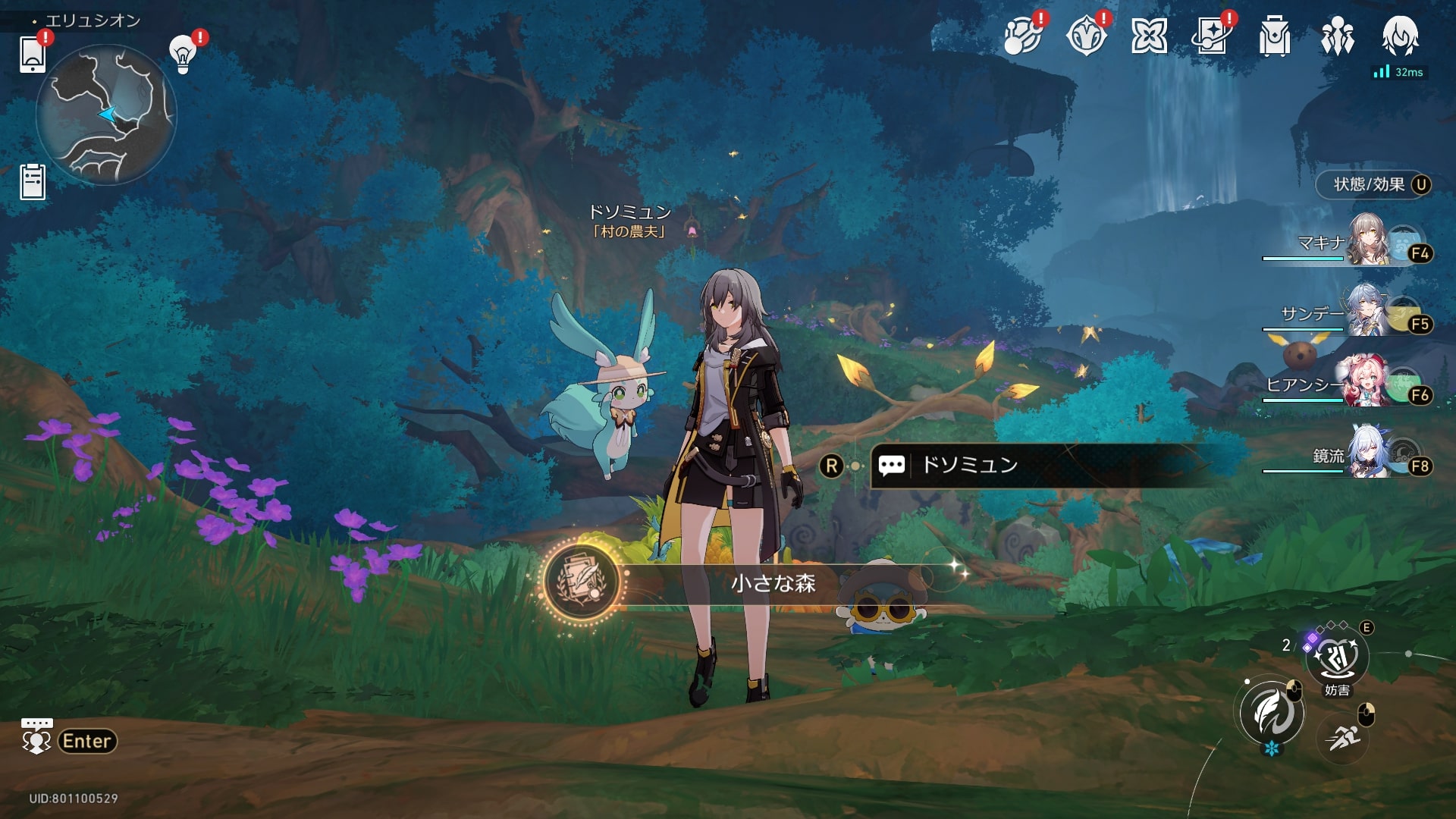Open the team lineup icon
Viewport: 1456px width, 819px height.
click(1337, 36)
